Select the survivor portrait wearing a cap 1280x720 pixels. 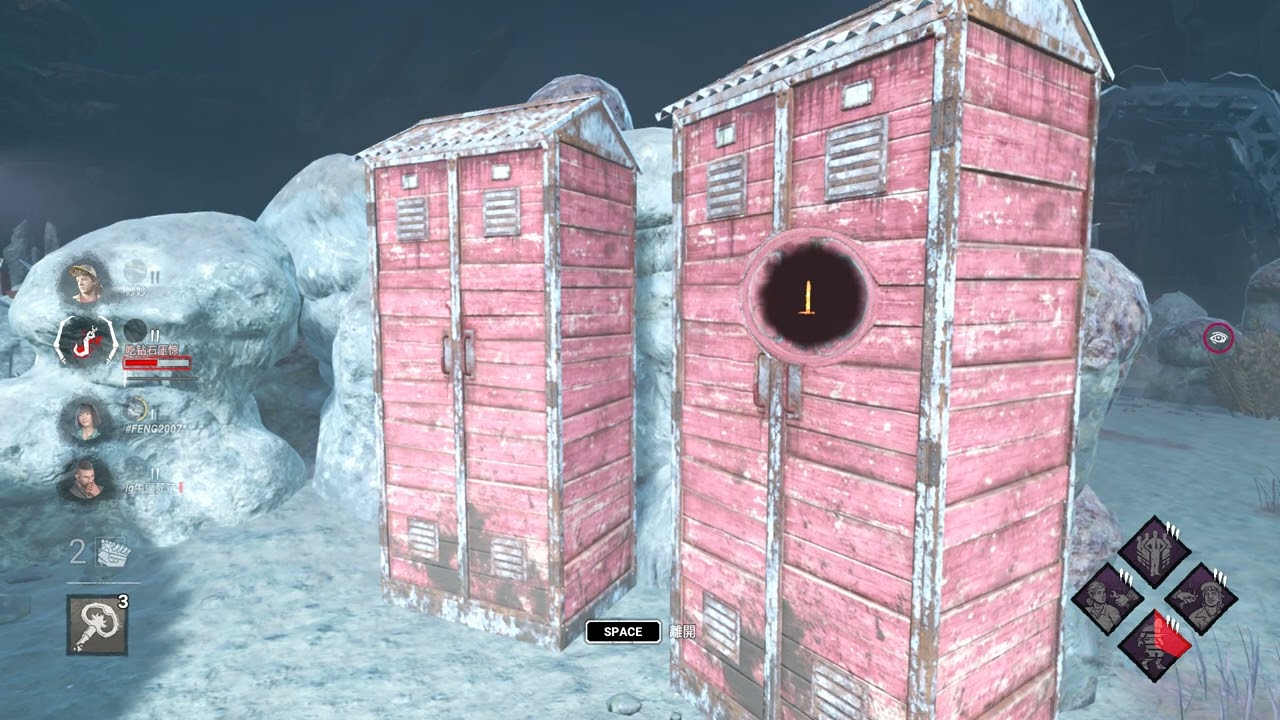[x=84, y=282]
